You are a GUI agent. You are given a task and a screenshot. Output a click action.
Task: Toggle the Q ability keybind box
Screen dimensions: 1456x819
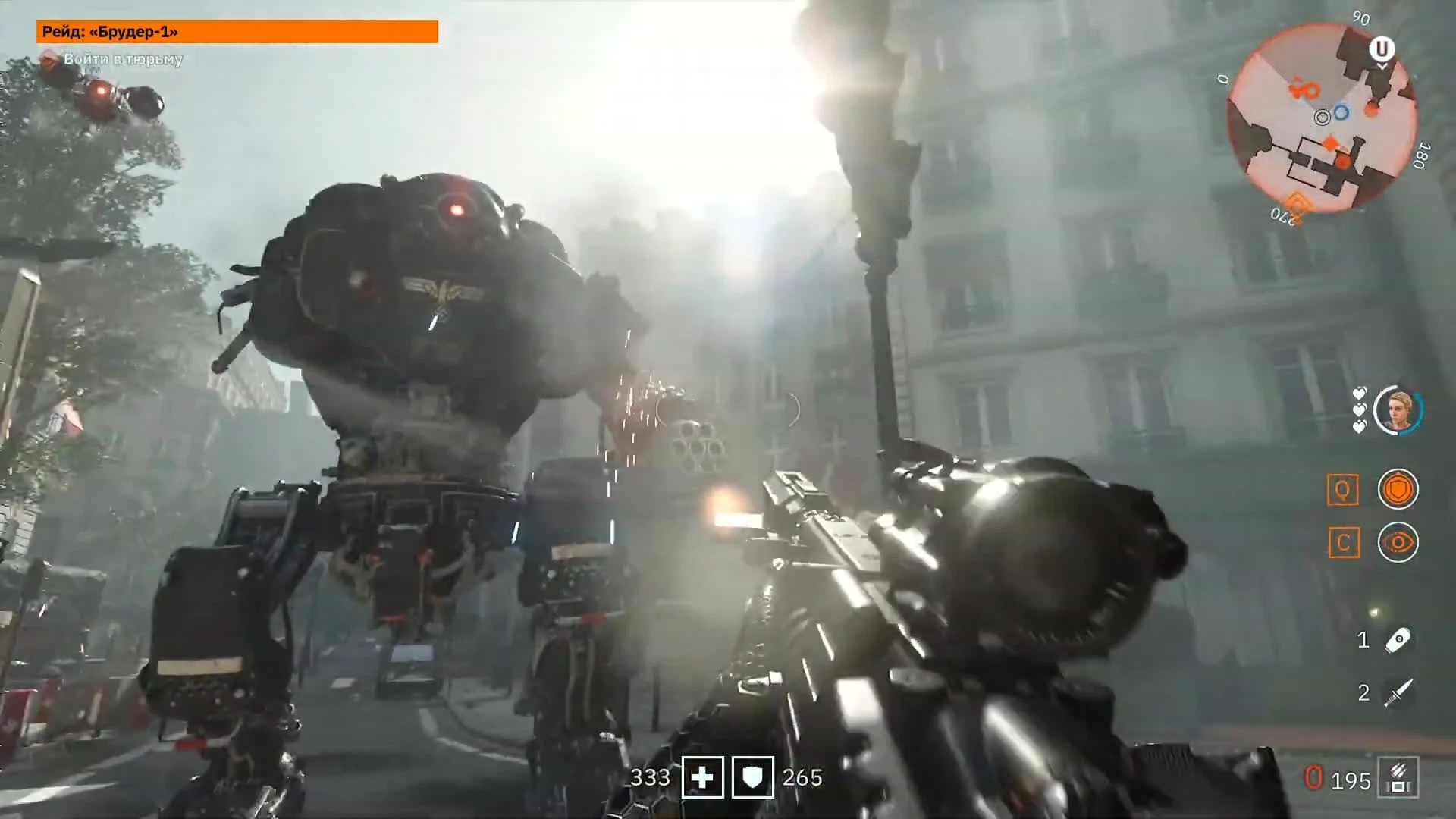tap(1344, 489)
